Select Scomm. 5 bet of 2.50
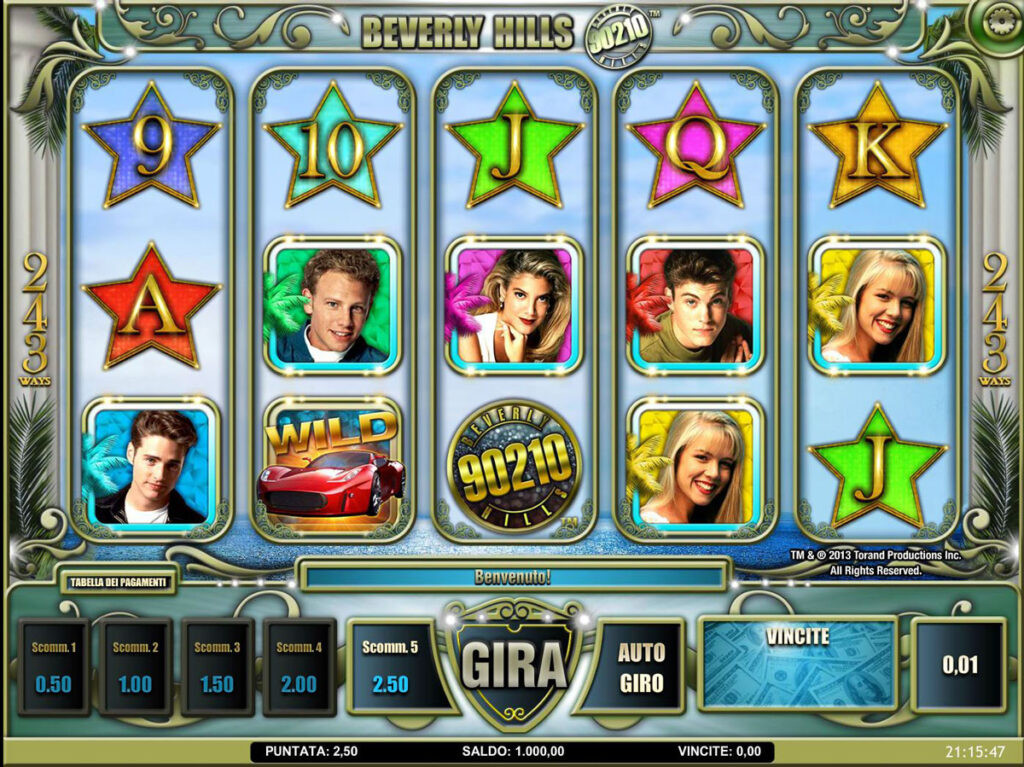1024x767 pixels. 390,667
